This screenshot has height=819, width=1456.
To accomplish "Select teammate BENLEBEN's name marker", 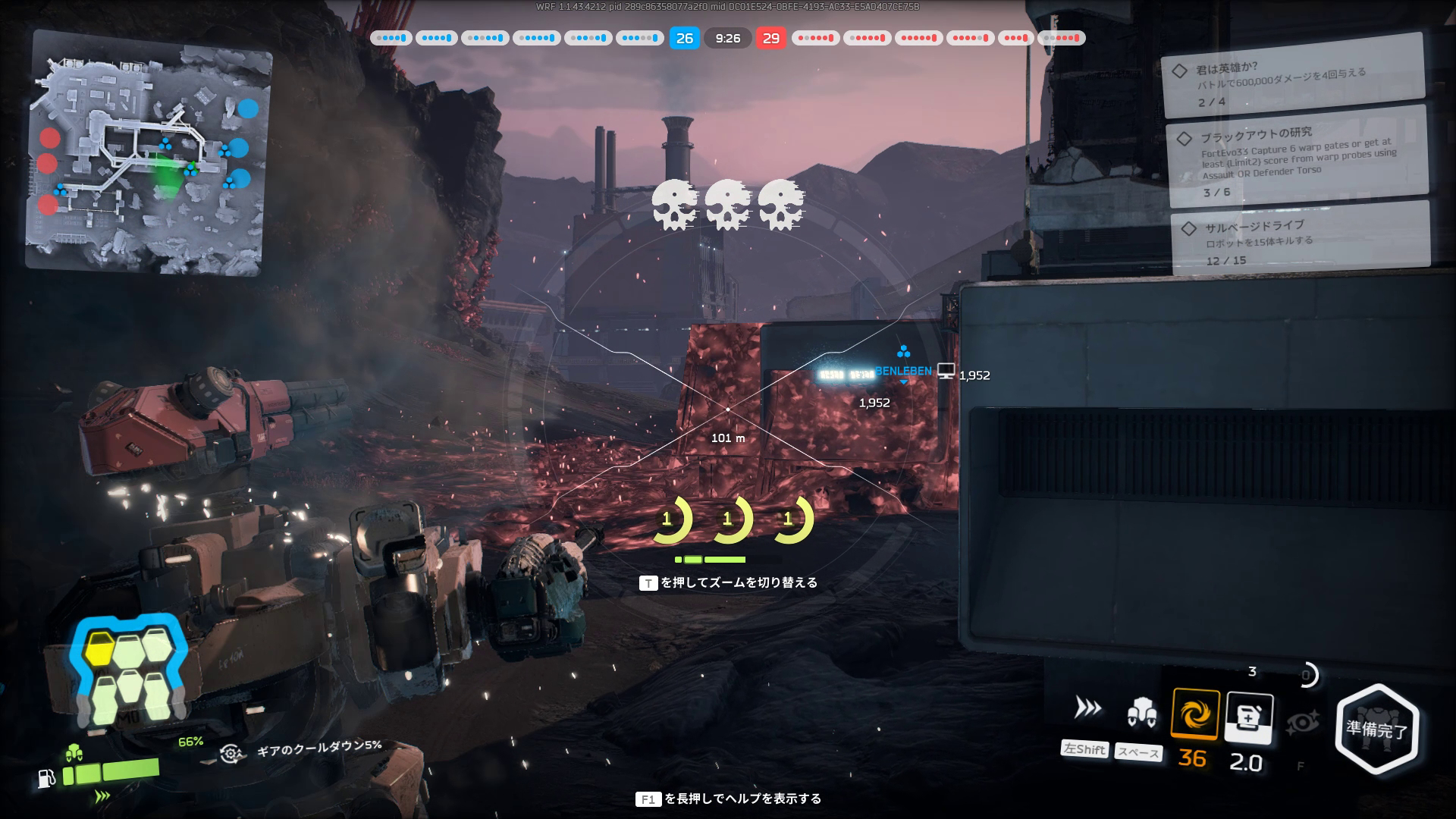I will pyautogui.click(x=902, y=371).
